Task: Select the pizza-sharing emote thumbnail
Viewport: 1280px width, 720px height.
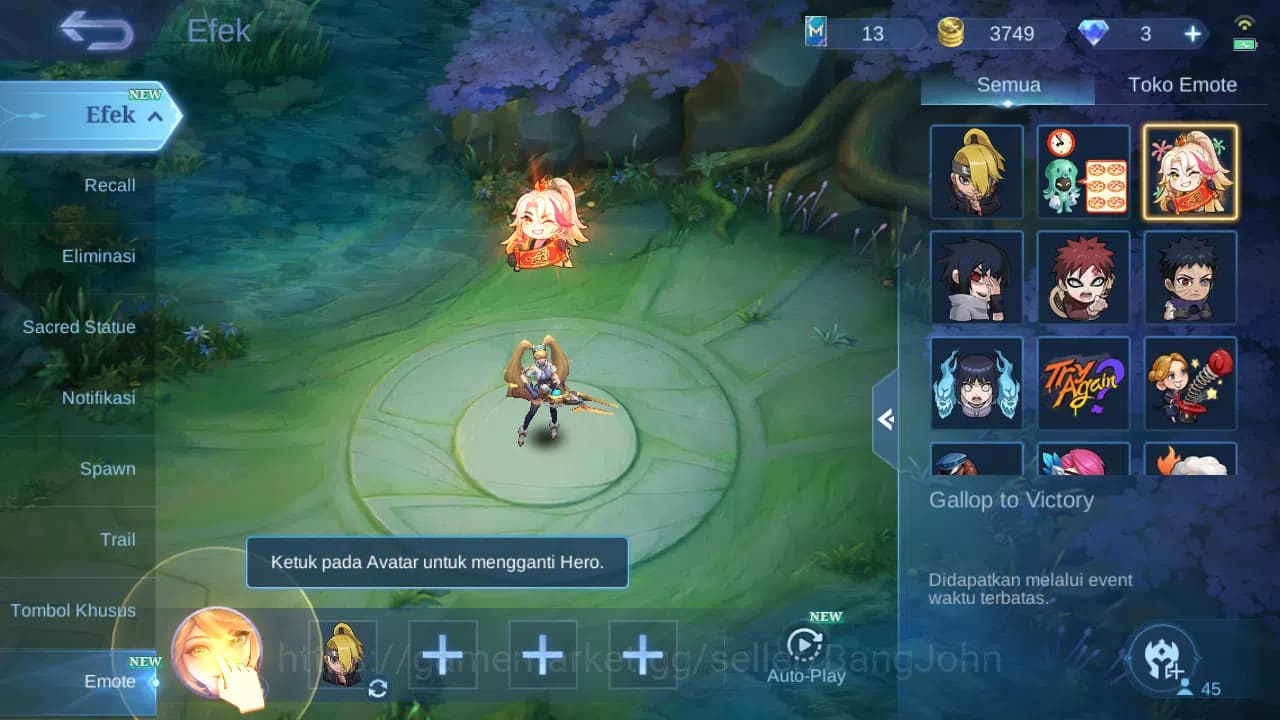Action: coord(1083,170)
